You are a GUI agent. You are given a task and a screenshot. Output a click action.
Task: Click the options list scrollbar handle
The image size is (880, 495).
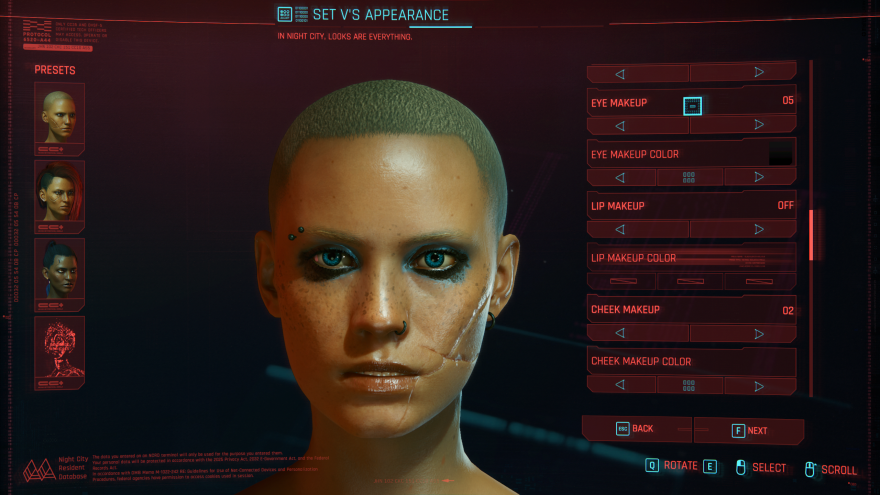click(x=813, y=233)
